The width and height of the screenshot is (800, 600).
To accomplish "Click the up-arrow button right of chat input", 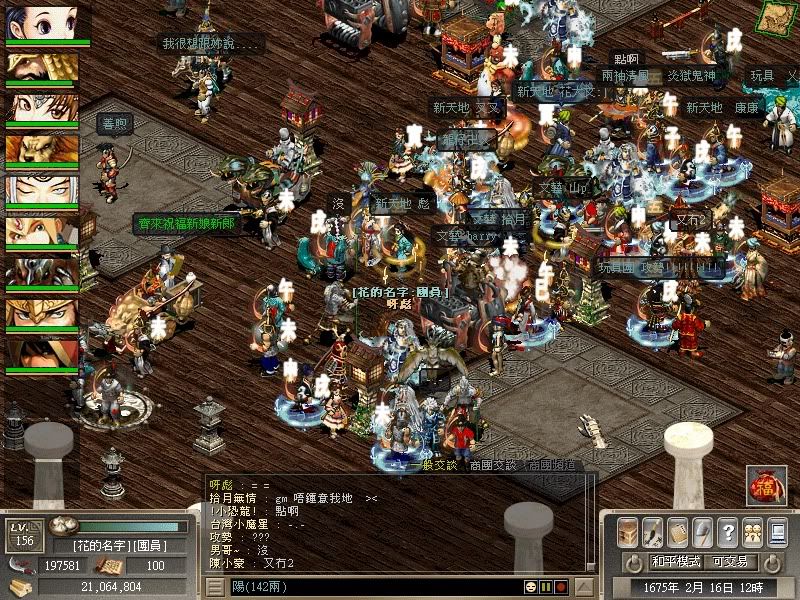I will pos(589,586).
